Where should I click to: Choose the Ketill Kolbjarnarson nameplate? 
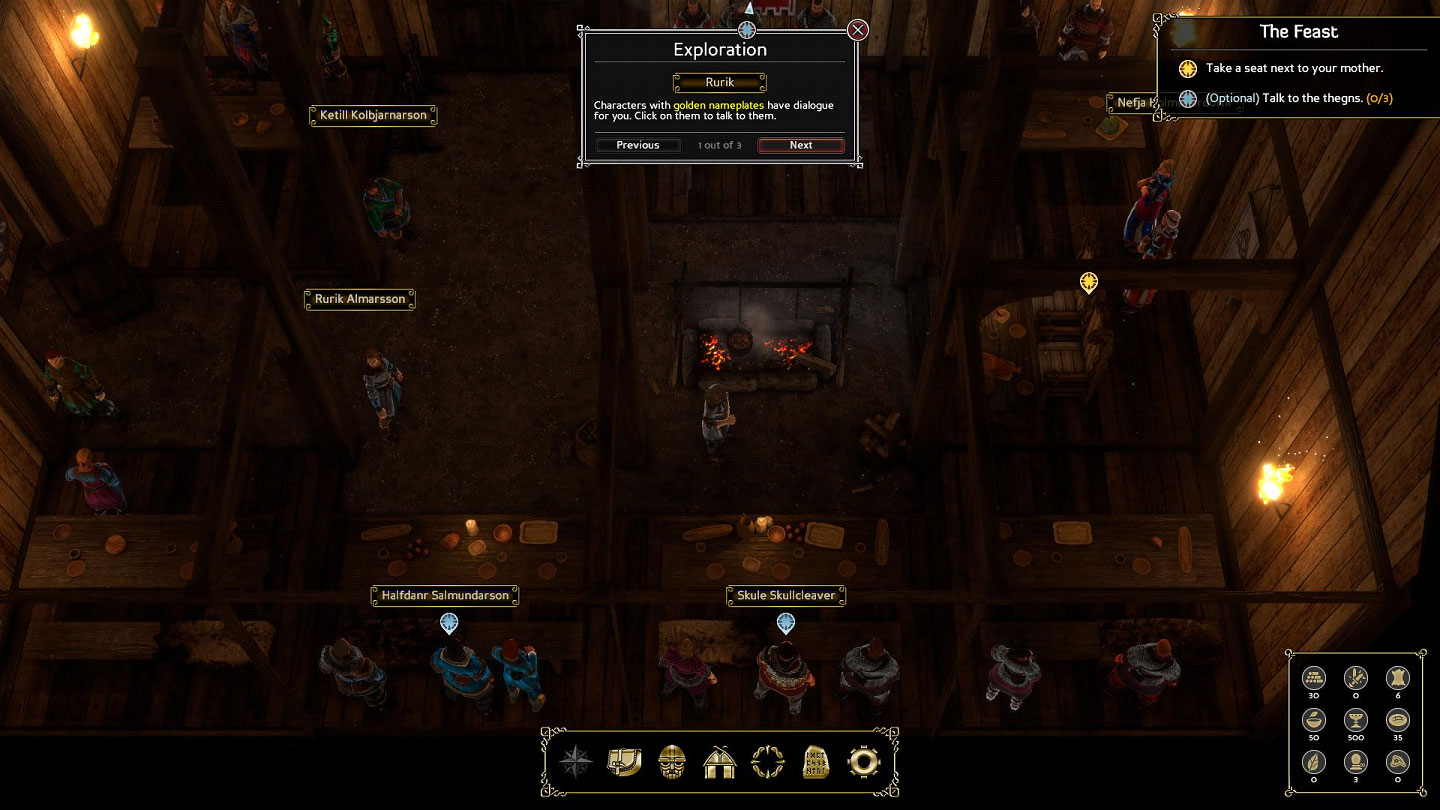click(x=373, y=116)
